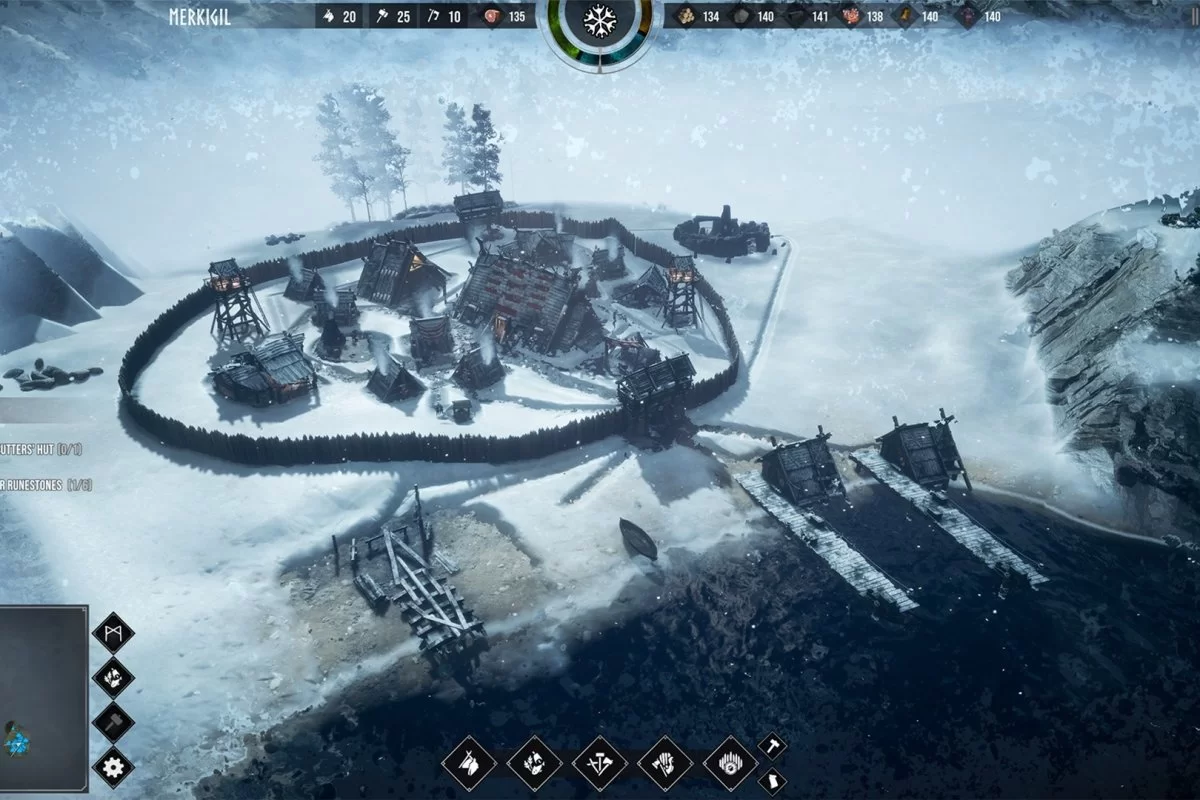
Task: Click the snowflake season dial
Action: (599, 20)
